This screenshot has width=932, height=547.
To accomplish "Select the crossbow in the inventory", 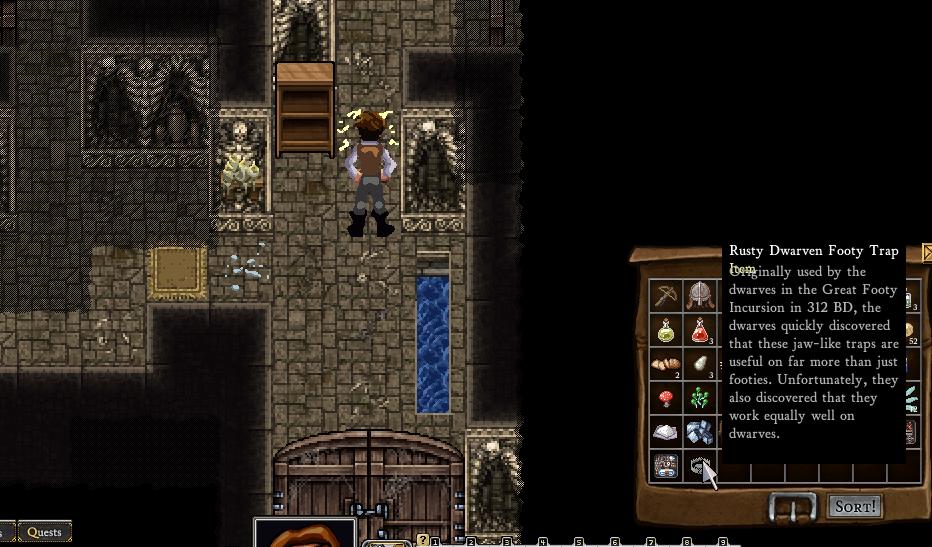I will coord(666,295).
